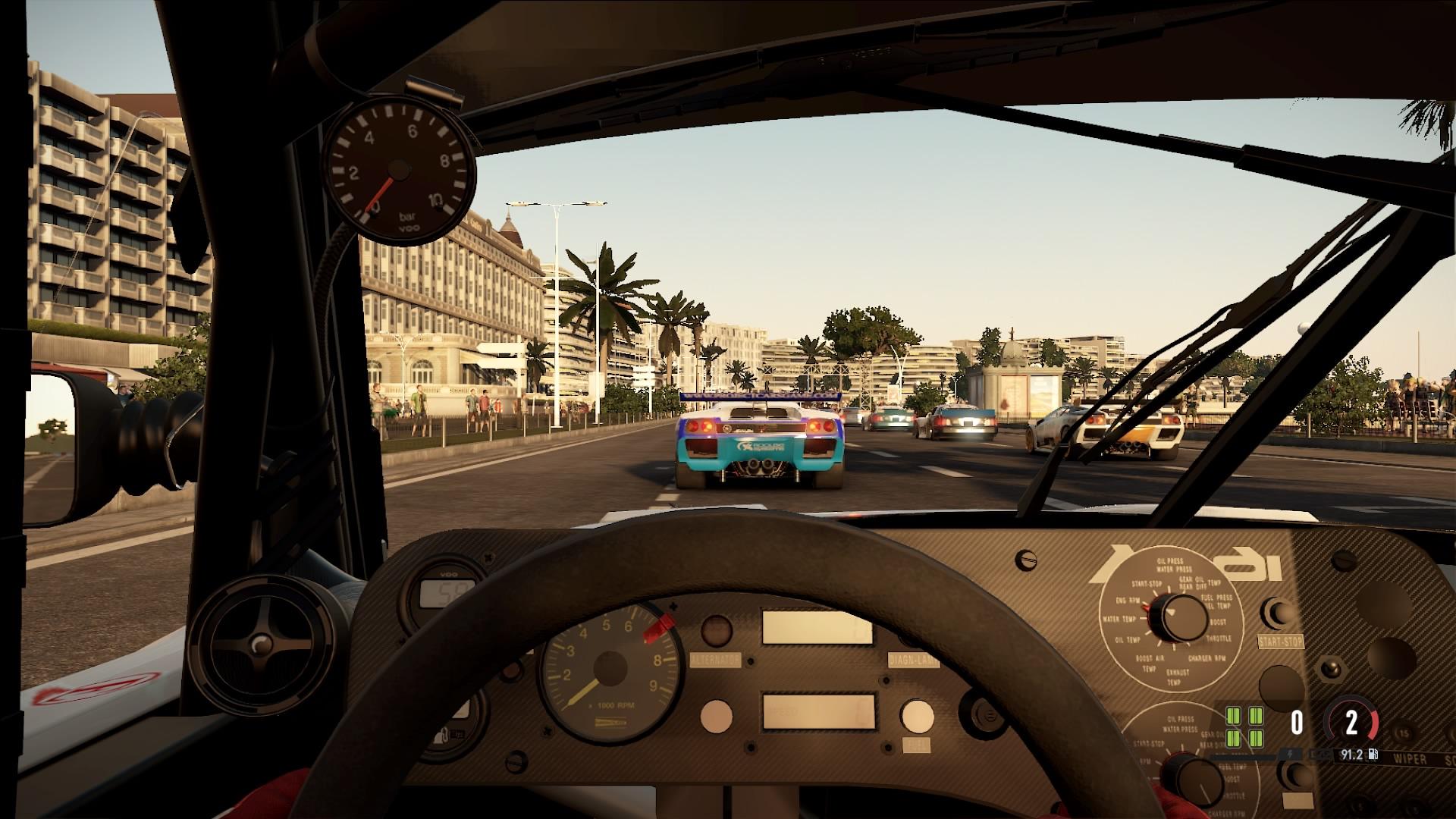Click the red gear ring showing number 2
Viewport: 1456px width, 819px height.
(x=1351, y=722)
